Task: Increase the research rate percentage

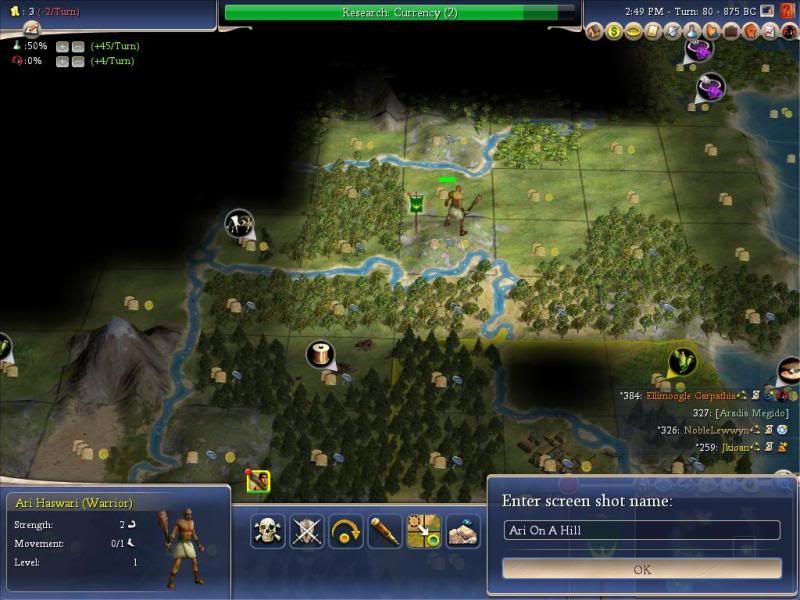Action: pos(62,47)
